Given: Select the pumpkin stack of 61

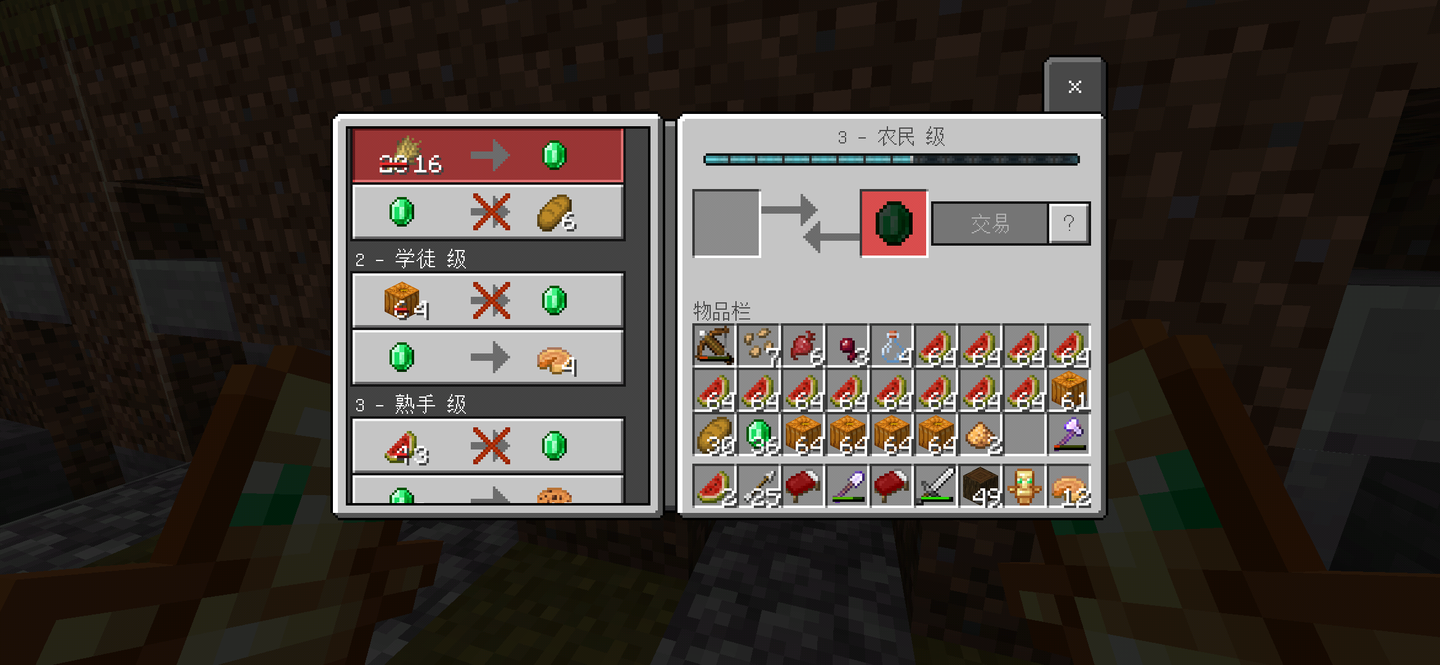Looking at the screenshot, I should pos(1069,390).
